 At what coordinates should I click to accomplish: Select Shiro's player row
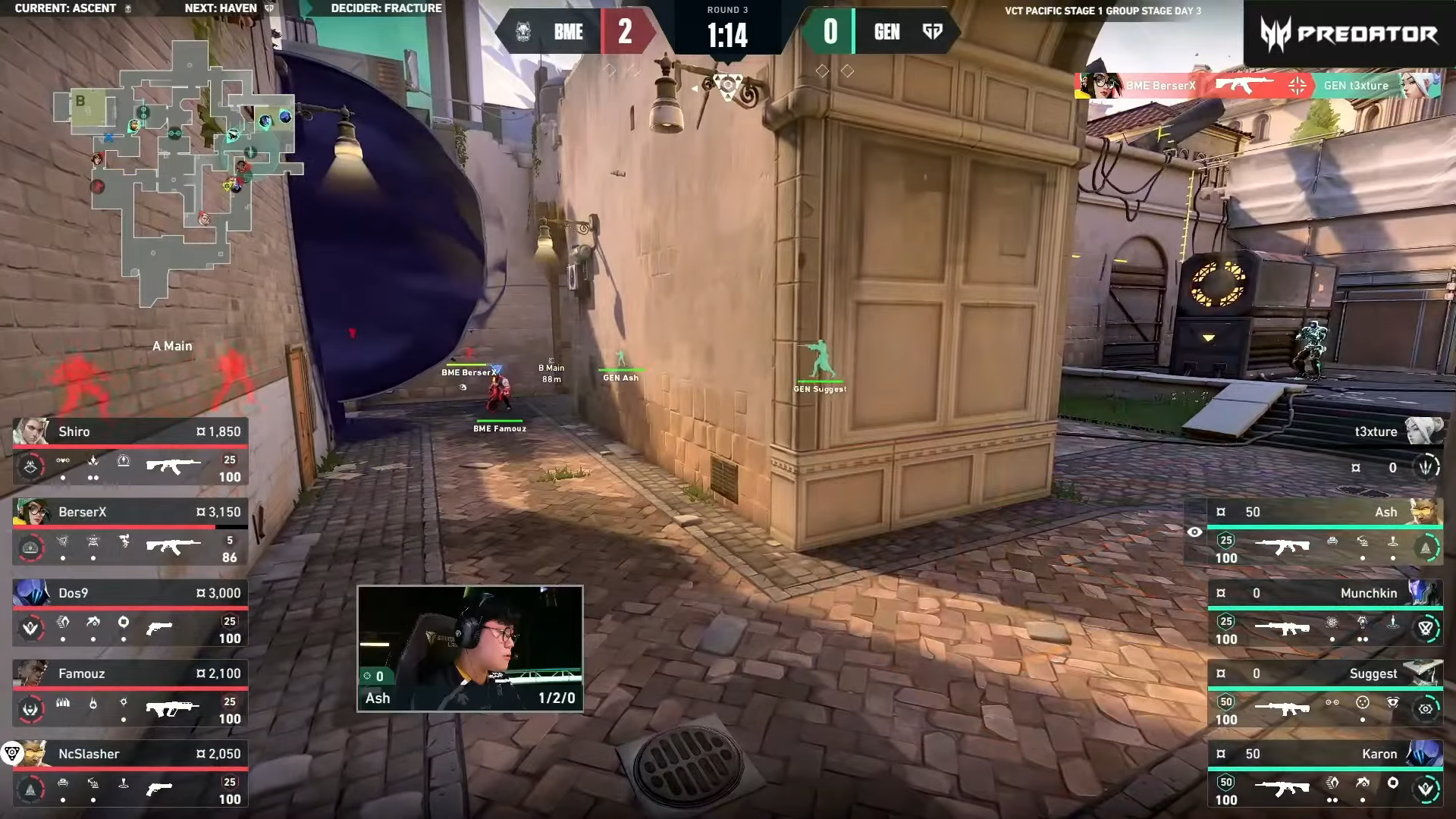[130, 452]
